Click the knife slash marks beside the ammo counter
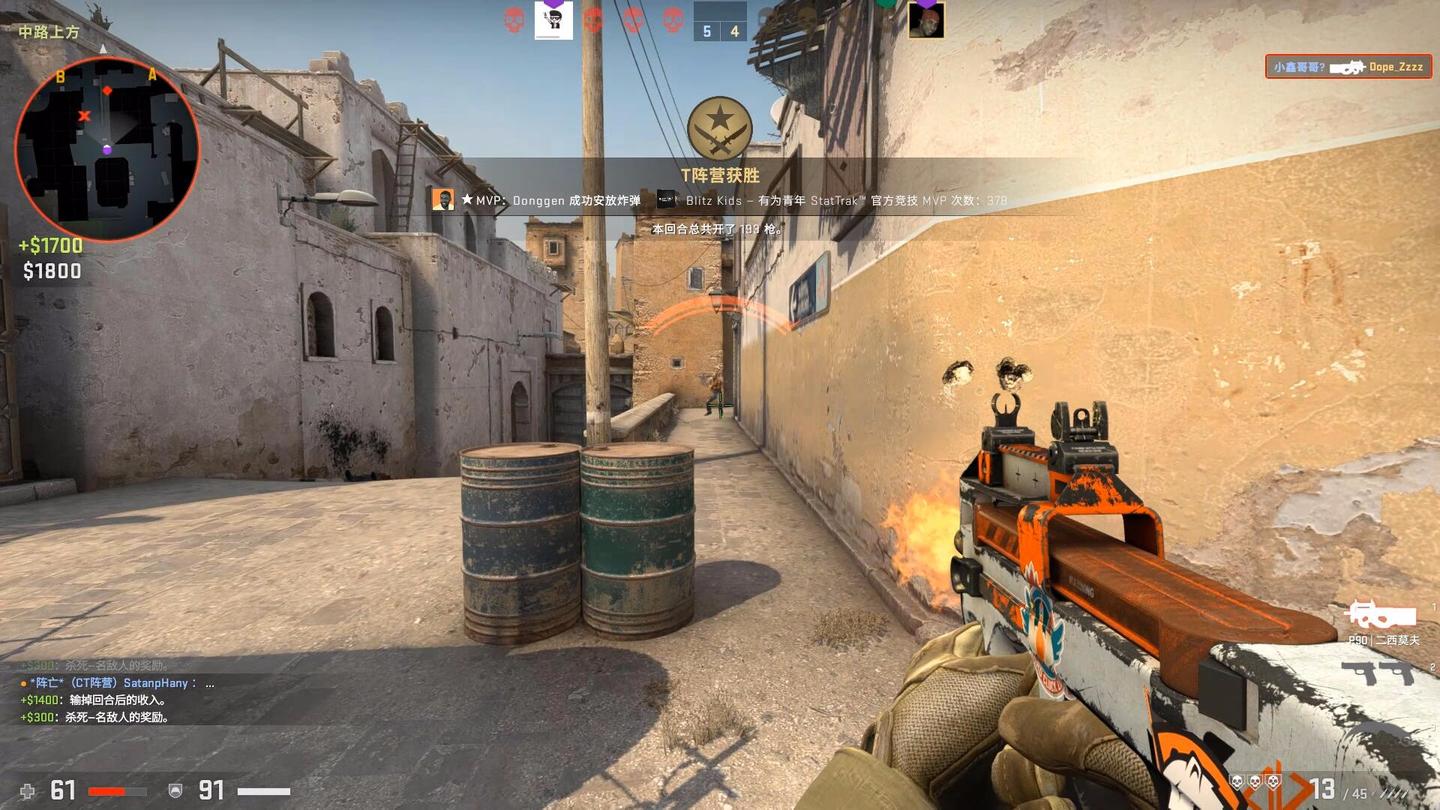Screen dimensions: 1440x810 point(1394,792)
